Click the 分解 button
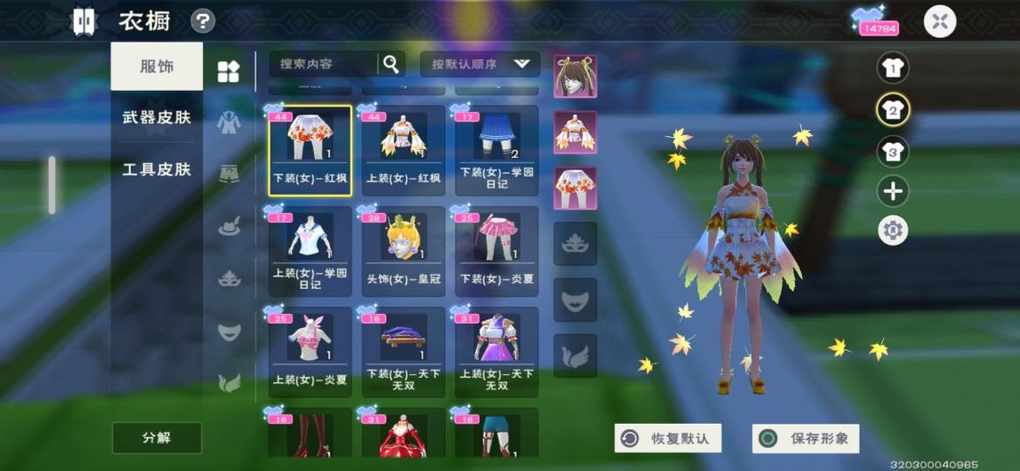Viewport: 1020px width, 471px height. click(x=156, y=438)
